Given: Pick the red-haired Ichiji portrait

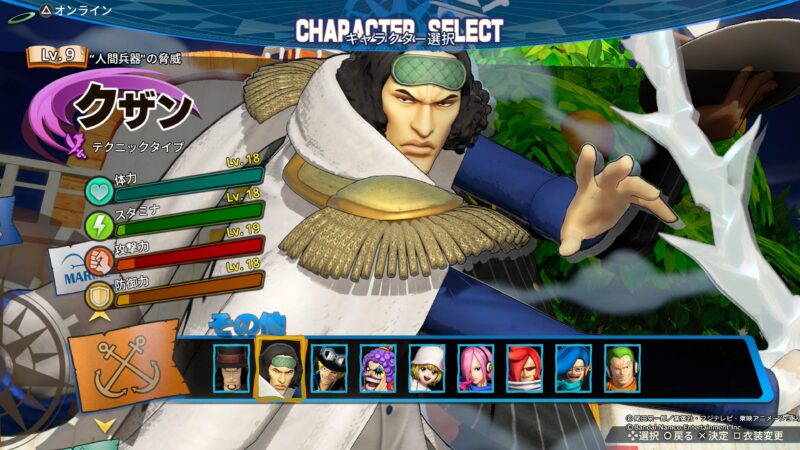Looking at the screenshot, I should click(525, 367).
